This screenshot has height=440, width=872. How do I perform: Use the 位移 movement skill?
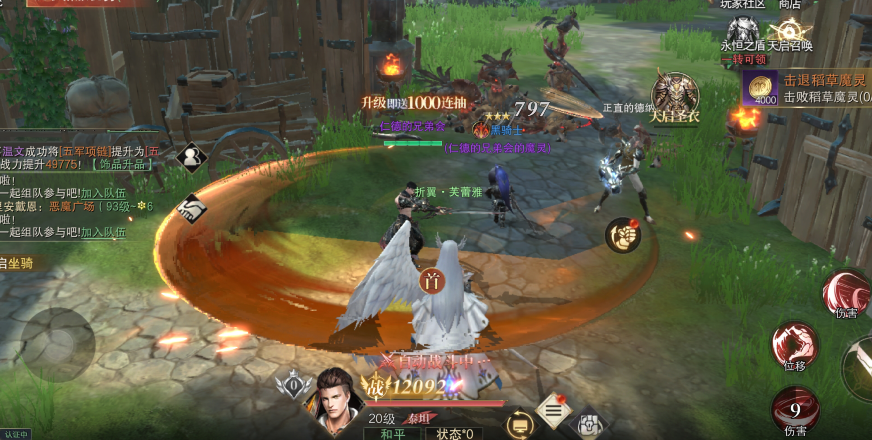(794, 346)
